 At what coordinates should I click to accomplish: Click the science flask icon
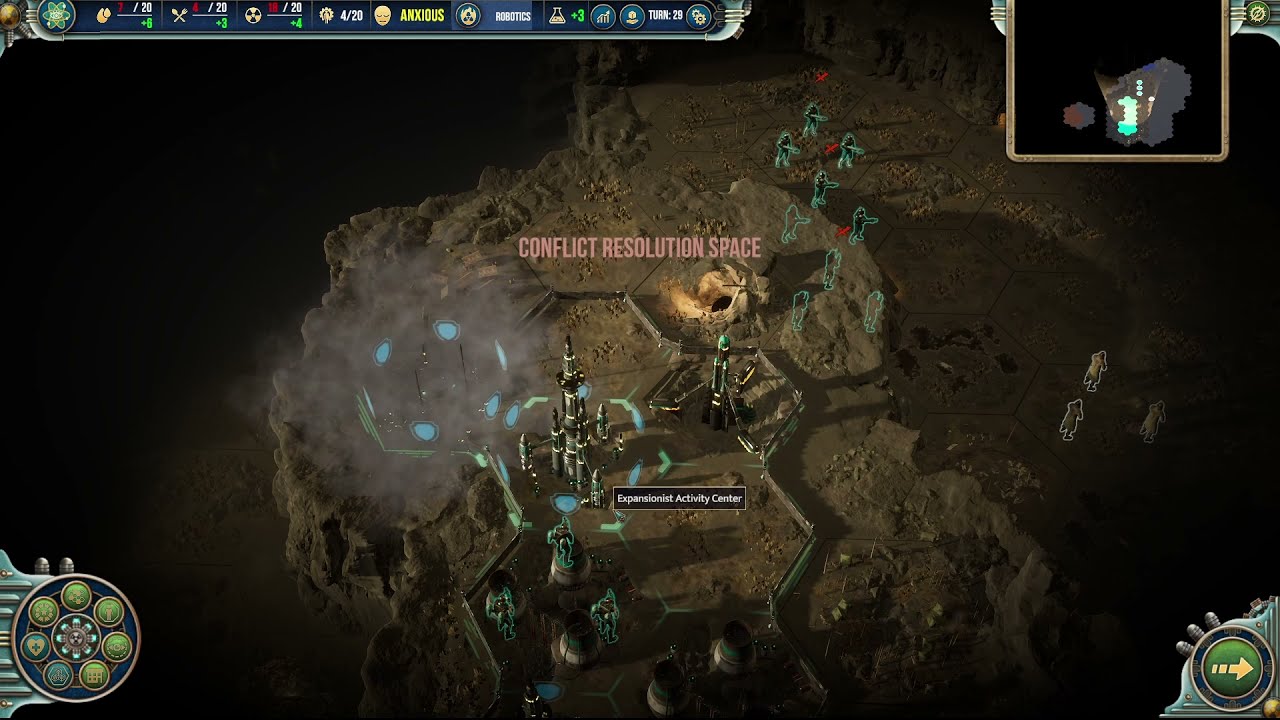point(557,16)
